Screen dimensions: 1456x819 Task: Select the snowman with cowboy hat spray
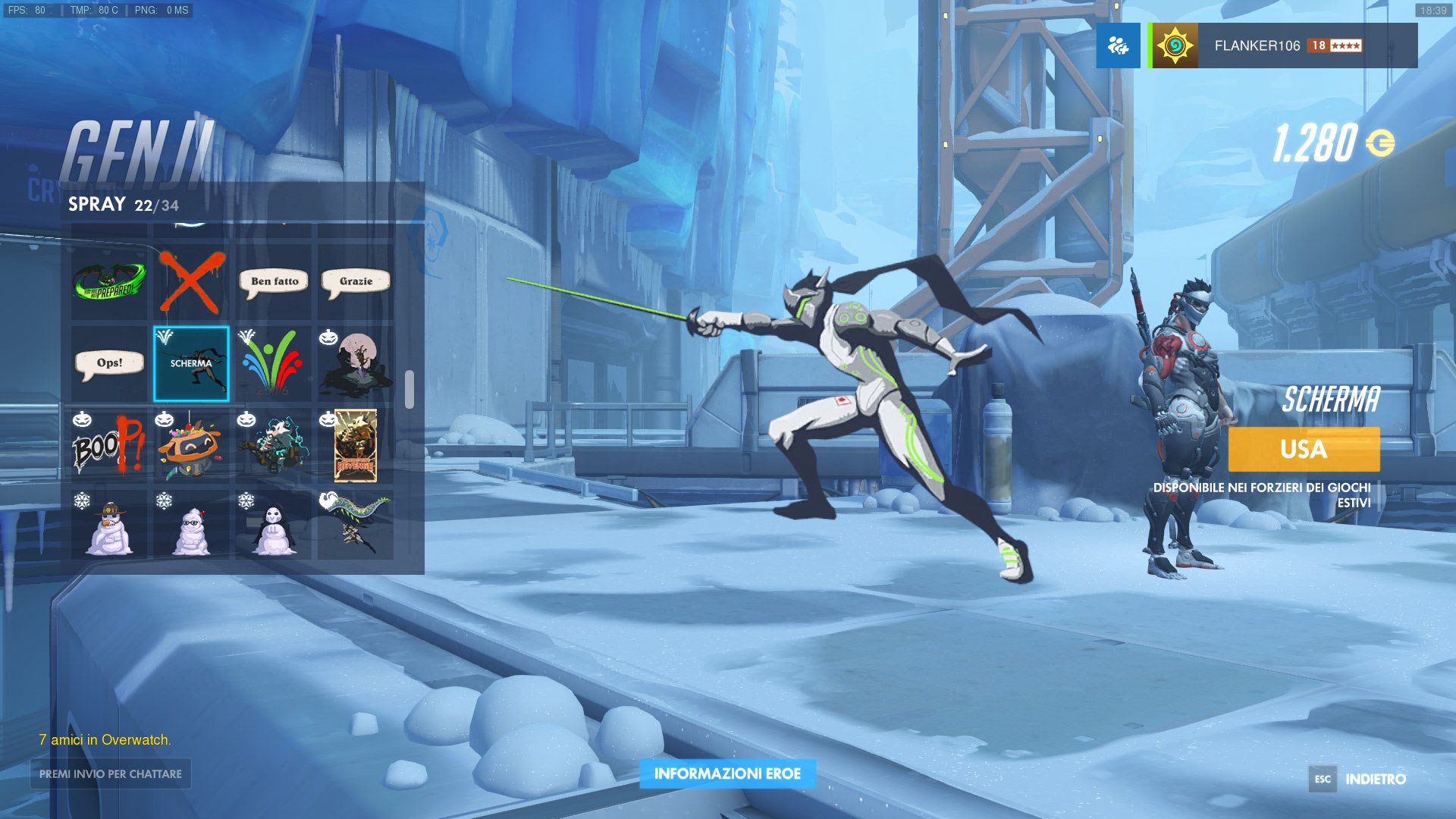pyautogui.click(x=109, y=526)
